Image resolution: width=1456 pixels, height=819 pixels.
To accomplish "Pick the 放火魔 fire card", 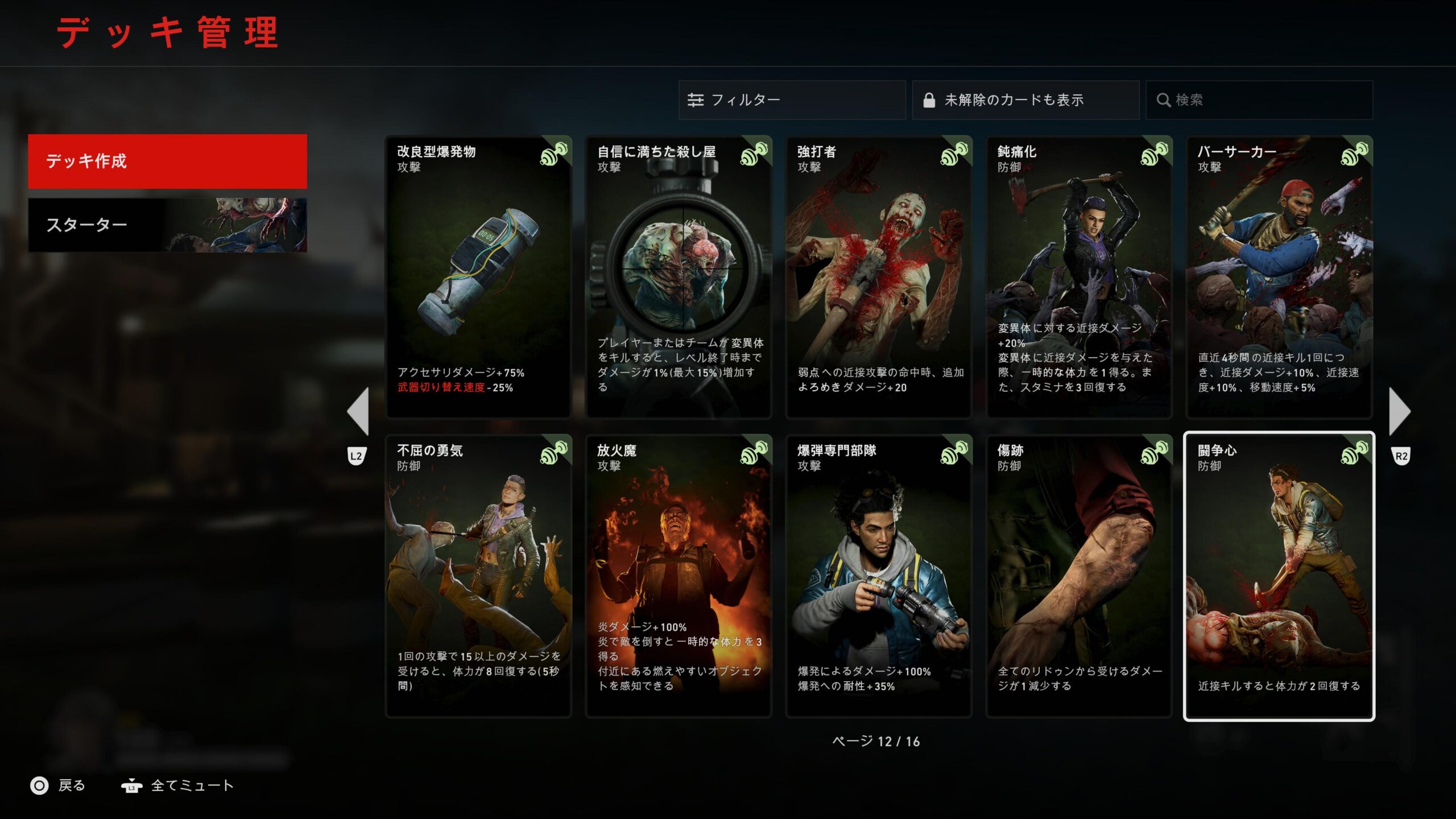I will coord(679,576).
